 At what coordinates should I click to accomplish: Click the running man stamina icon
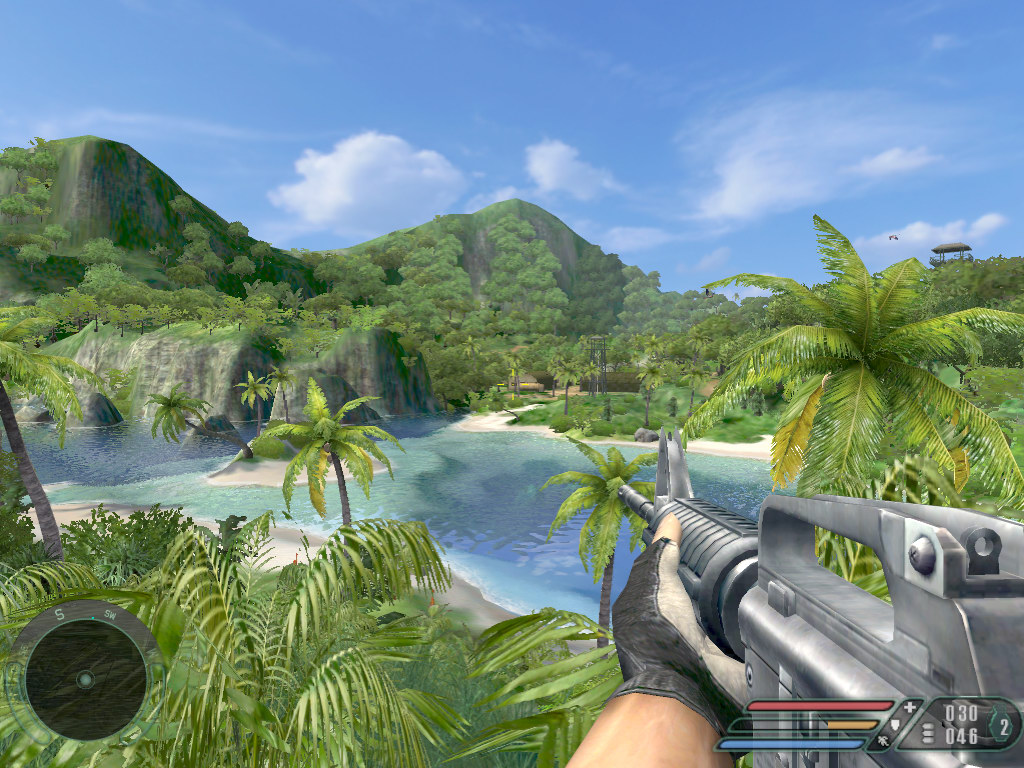884,742
